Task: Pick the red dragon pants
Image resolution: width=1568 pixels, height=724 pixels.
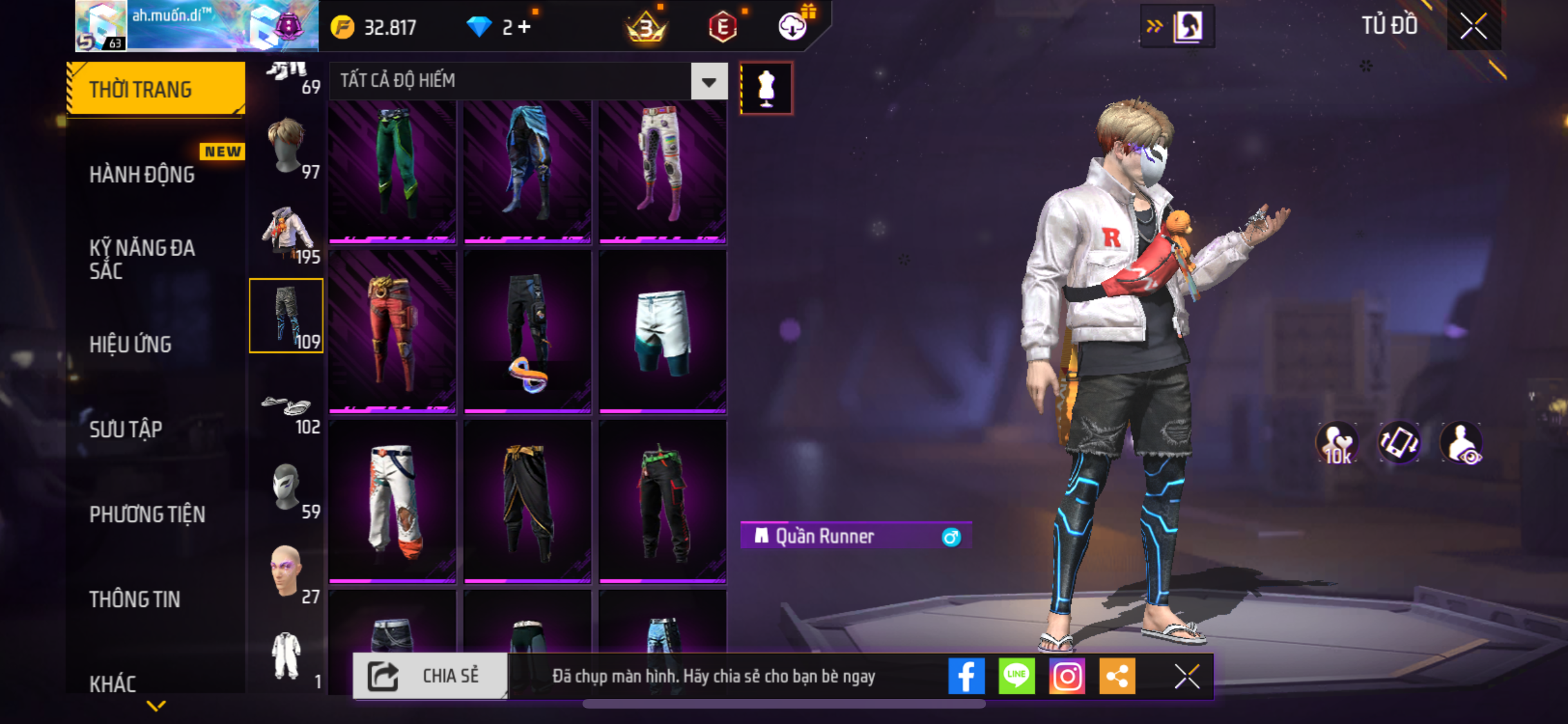Action: coord(392,331)
